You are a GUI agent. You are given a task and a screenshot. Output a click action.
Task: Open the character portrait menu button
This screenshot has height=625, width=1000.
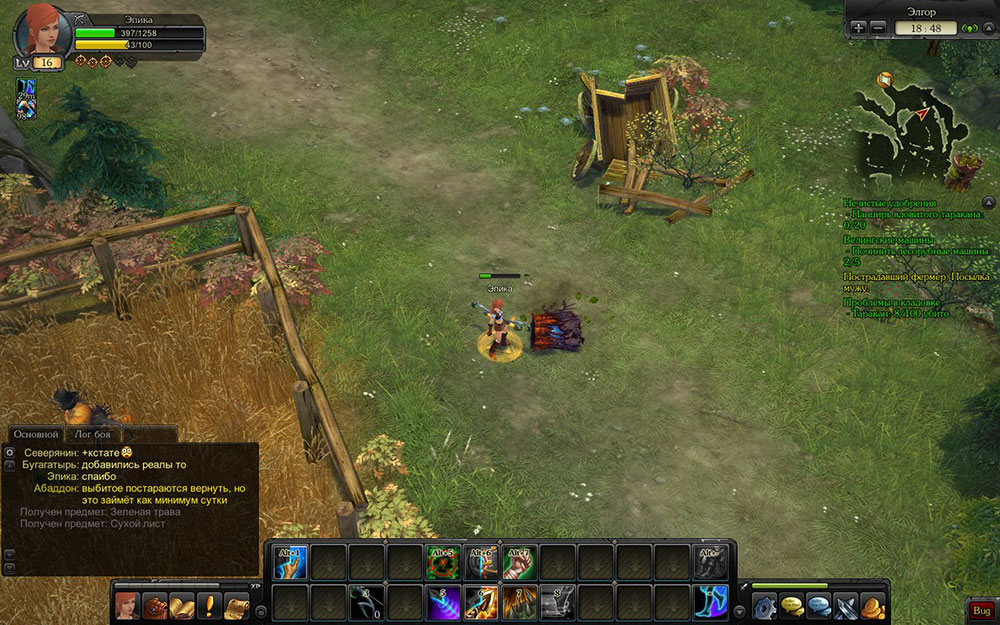(127, 607)
